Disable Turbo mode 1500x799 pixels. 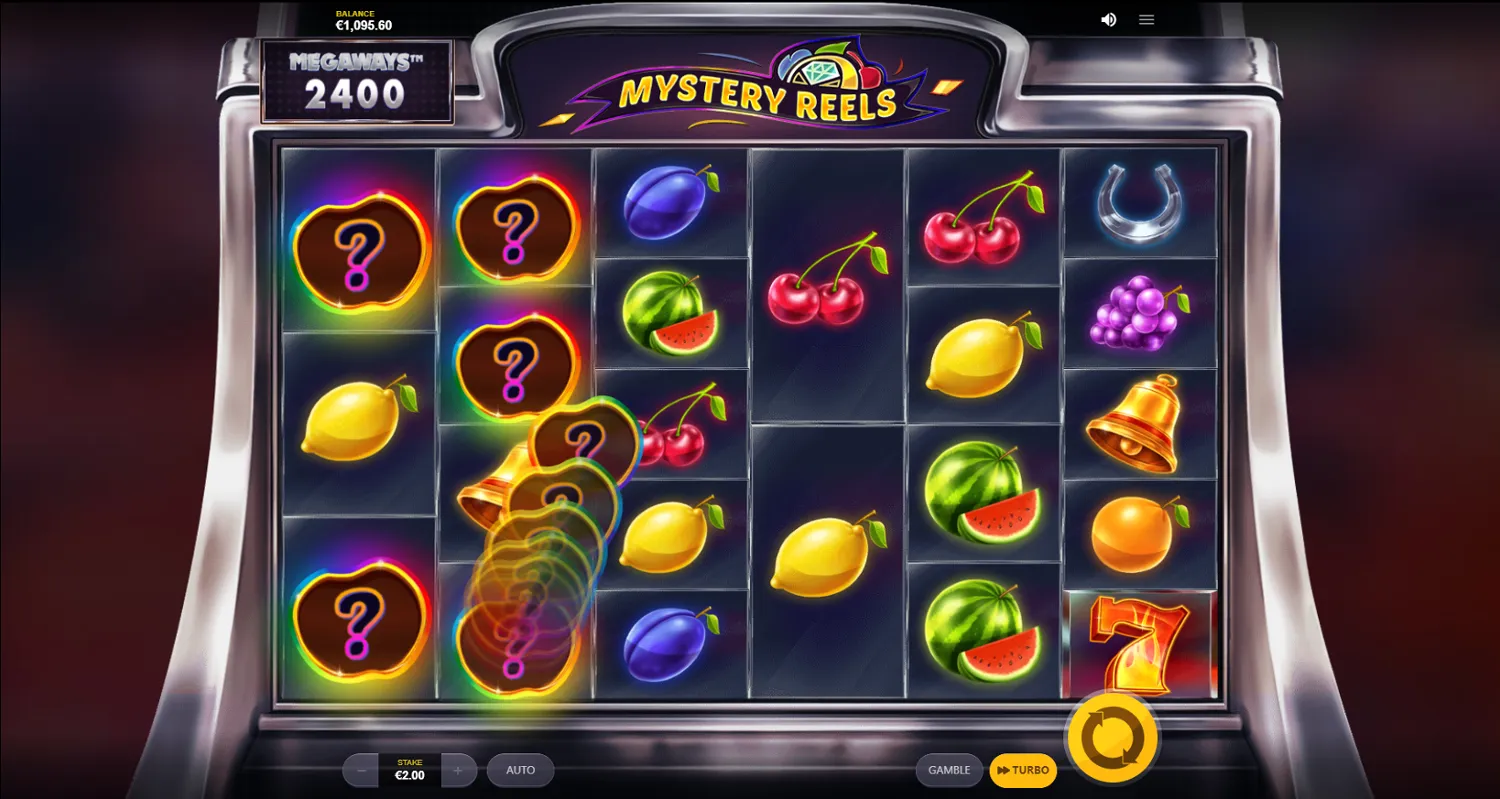tap(1022, 770)
